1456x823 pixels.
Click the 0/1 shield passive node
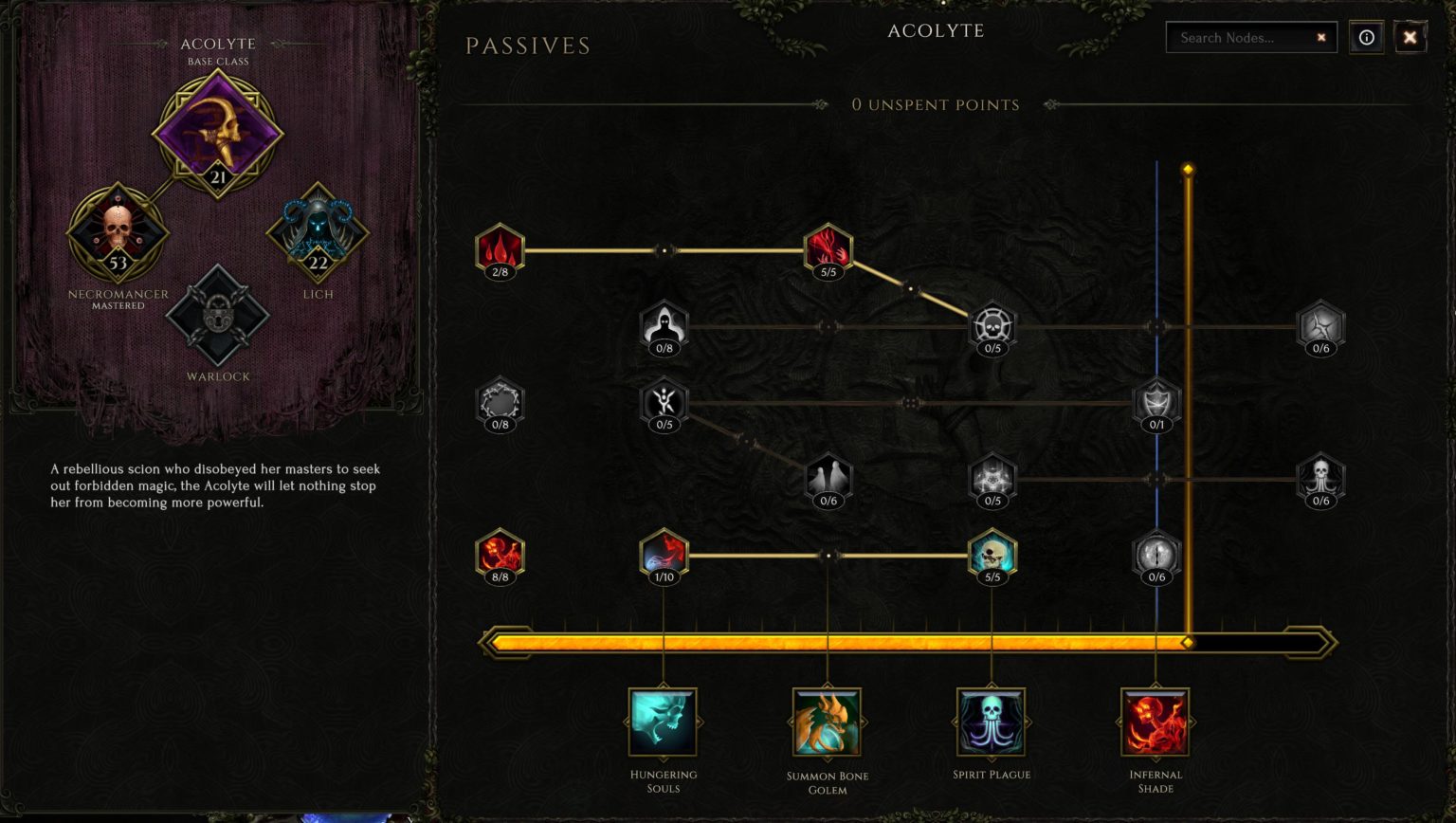pos(1156,402)
